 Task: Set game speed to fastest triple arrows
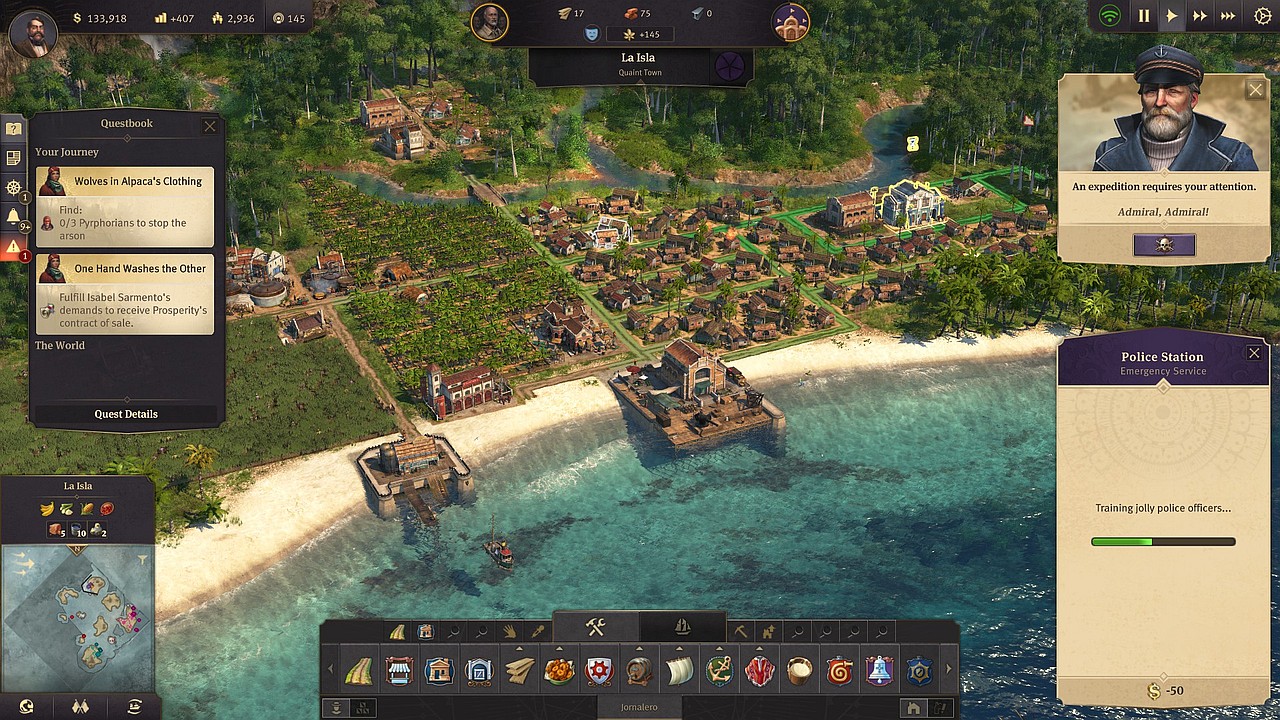pos(1229,16)
